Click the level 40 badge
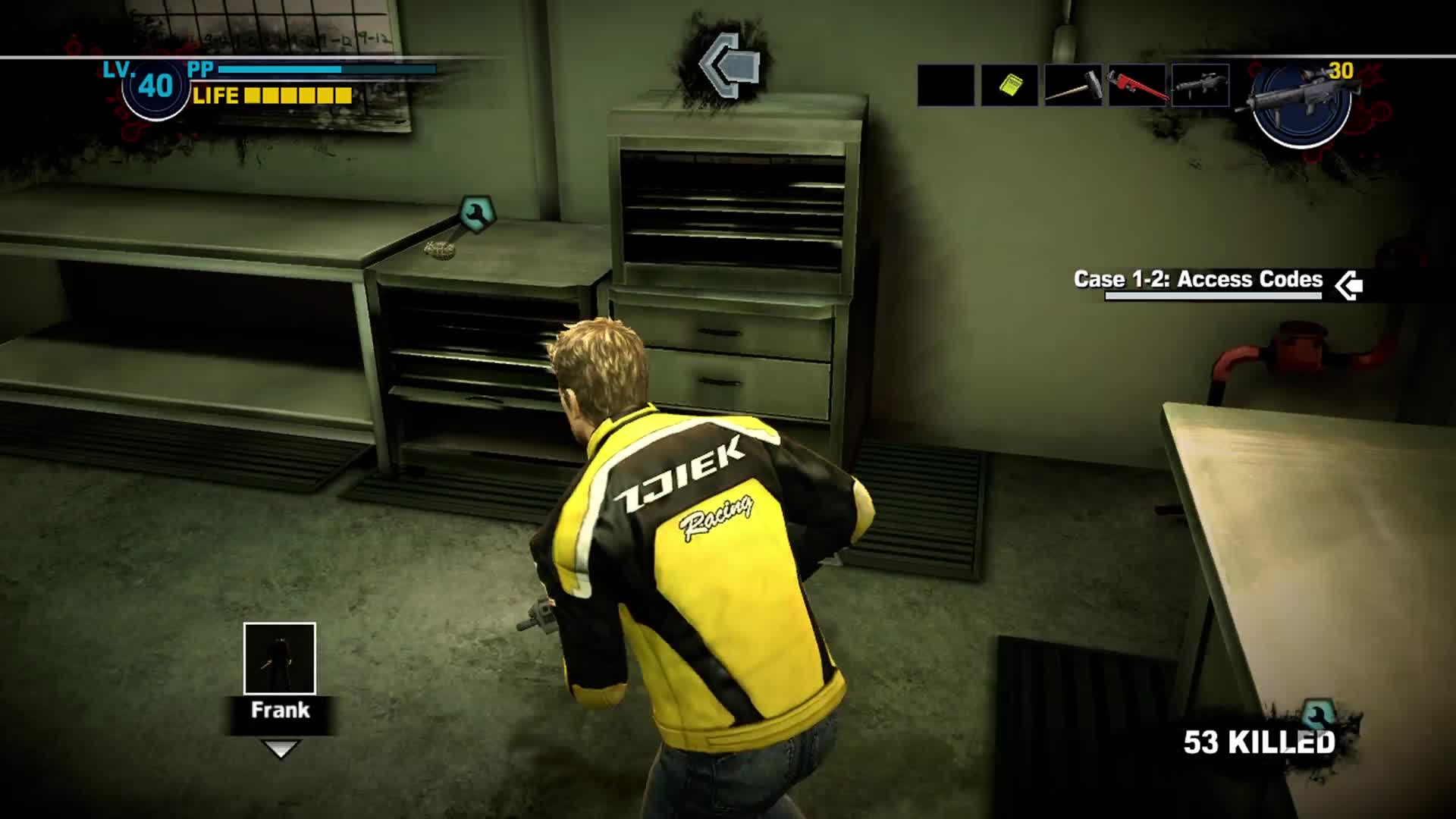The image size is (1456, 819). coord(155,87)
